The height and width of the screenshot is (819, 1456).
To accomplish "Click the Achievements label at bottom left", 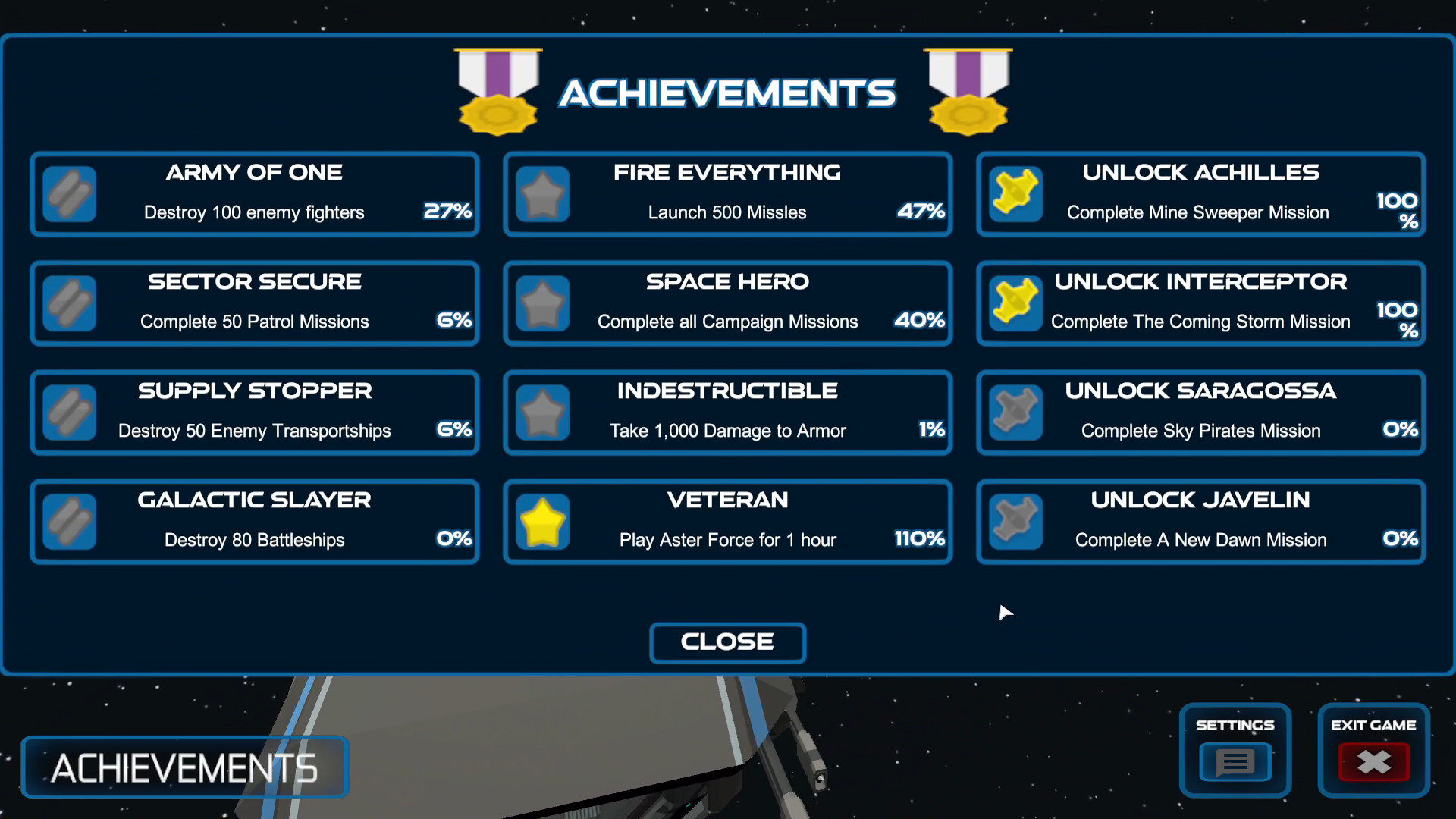I will pos(184,767).
